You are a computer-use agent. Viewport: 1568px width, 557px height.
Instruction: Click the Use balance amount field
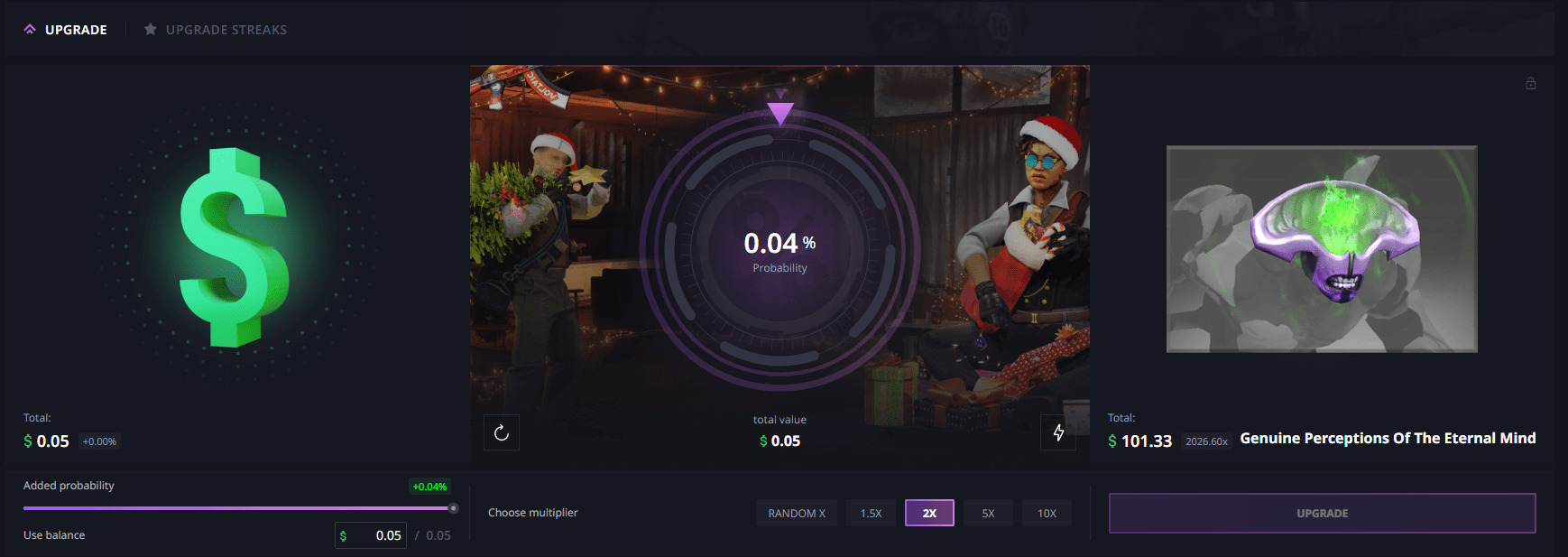[x=379, y=535]
